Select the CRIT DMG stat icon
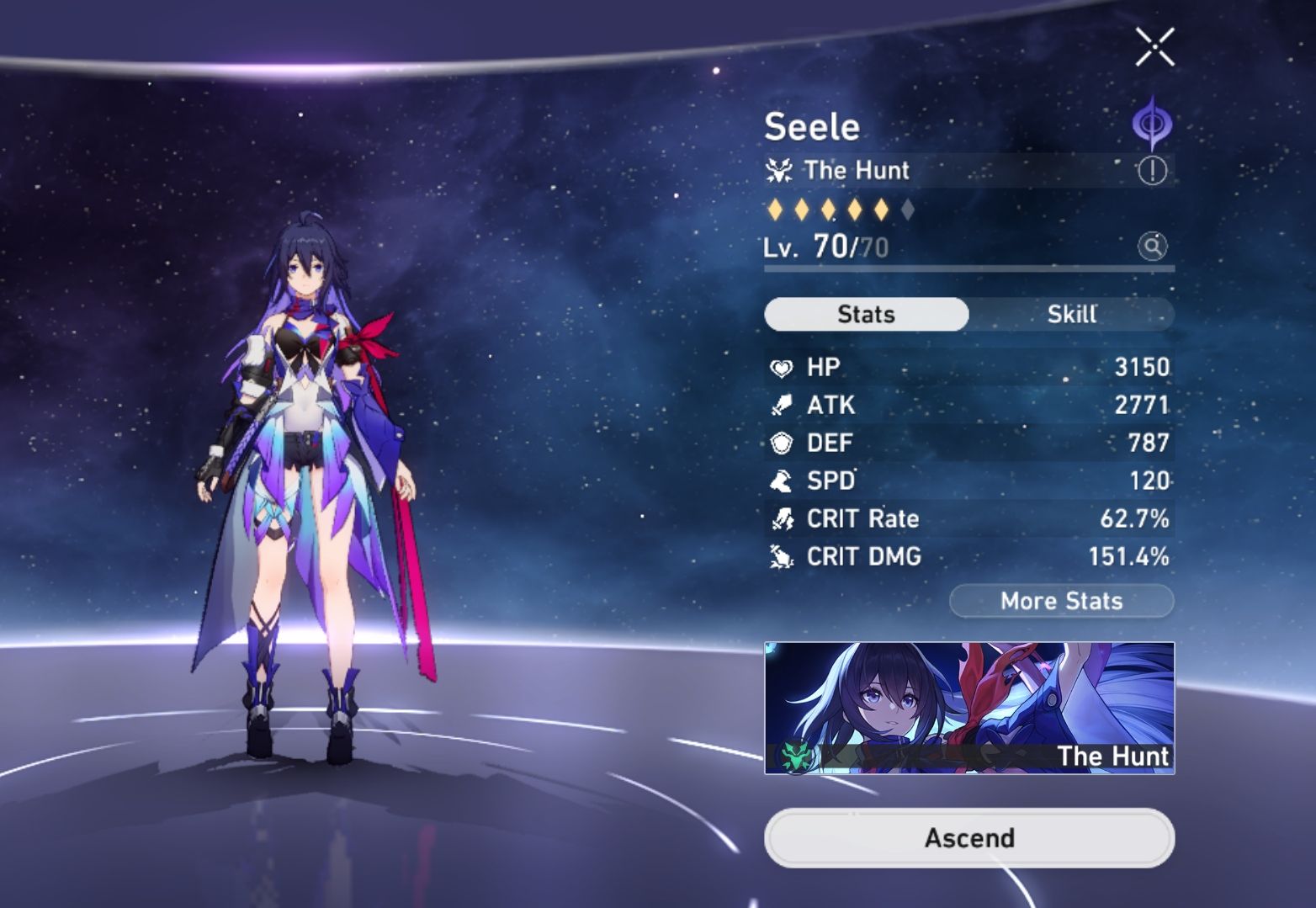The image size is (1316, 908). (783, 556)
